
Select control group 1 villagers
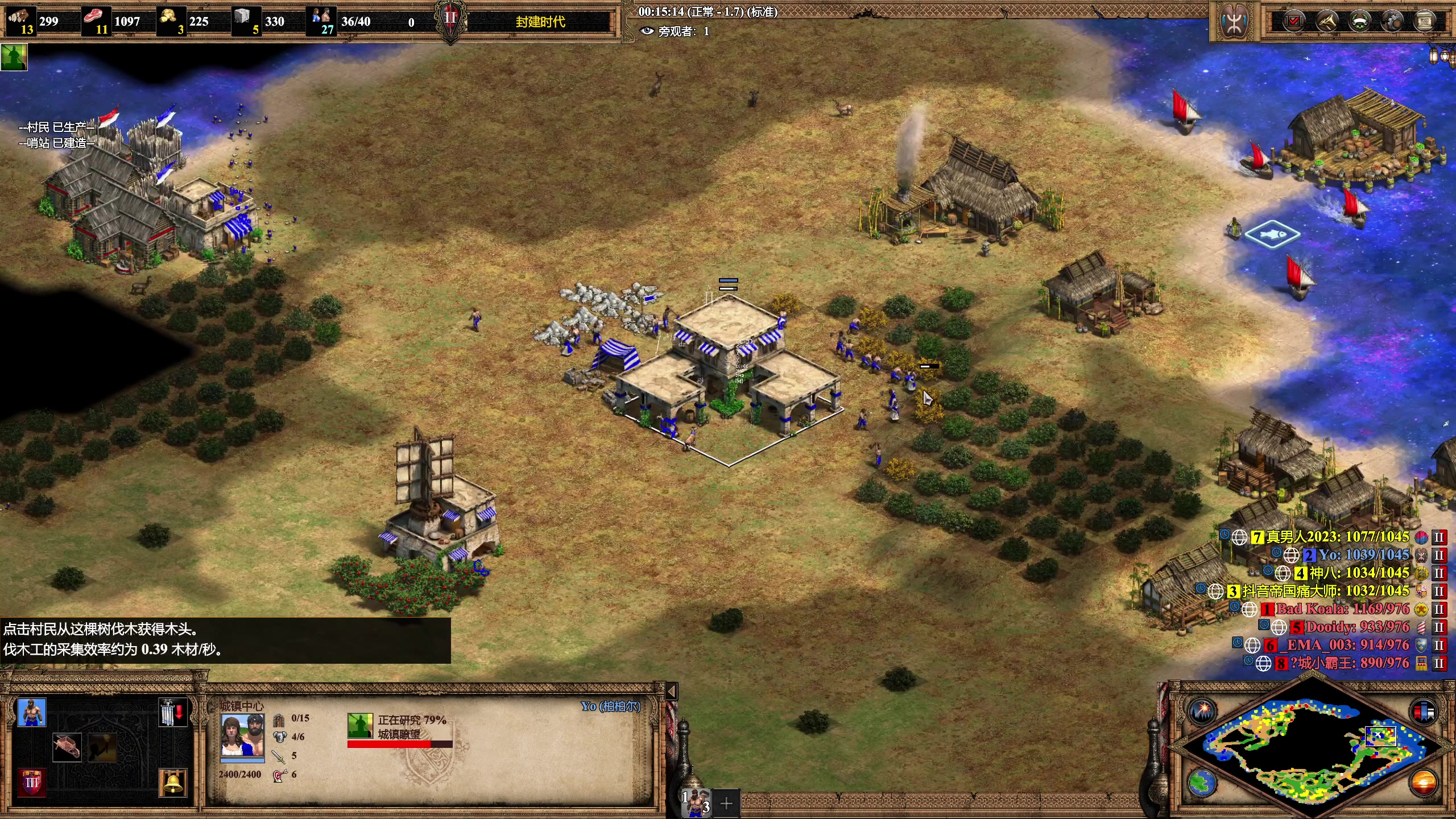pos(696,803)
